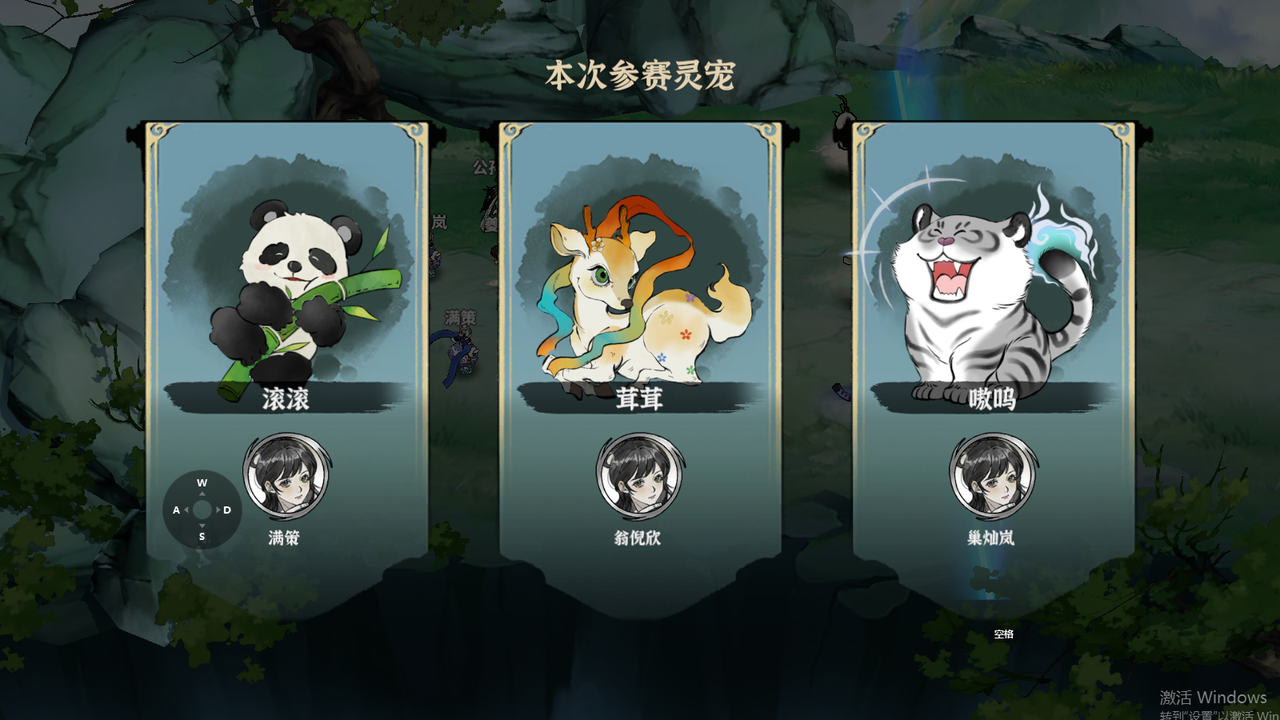Click trainer 翁倪欣's circular avatar
This screenshot has height=720, width=1280.
[640, 478]
